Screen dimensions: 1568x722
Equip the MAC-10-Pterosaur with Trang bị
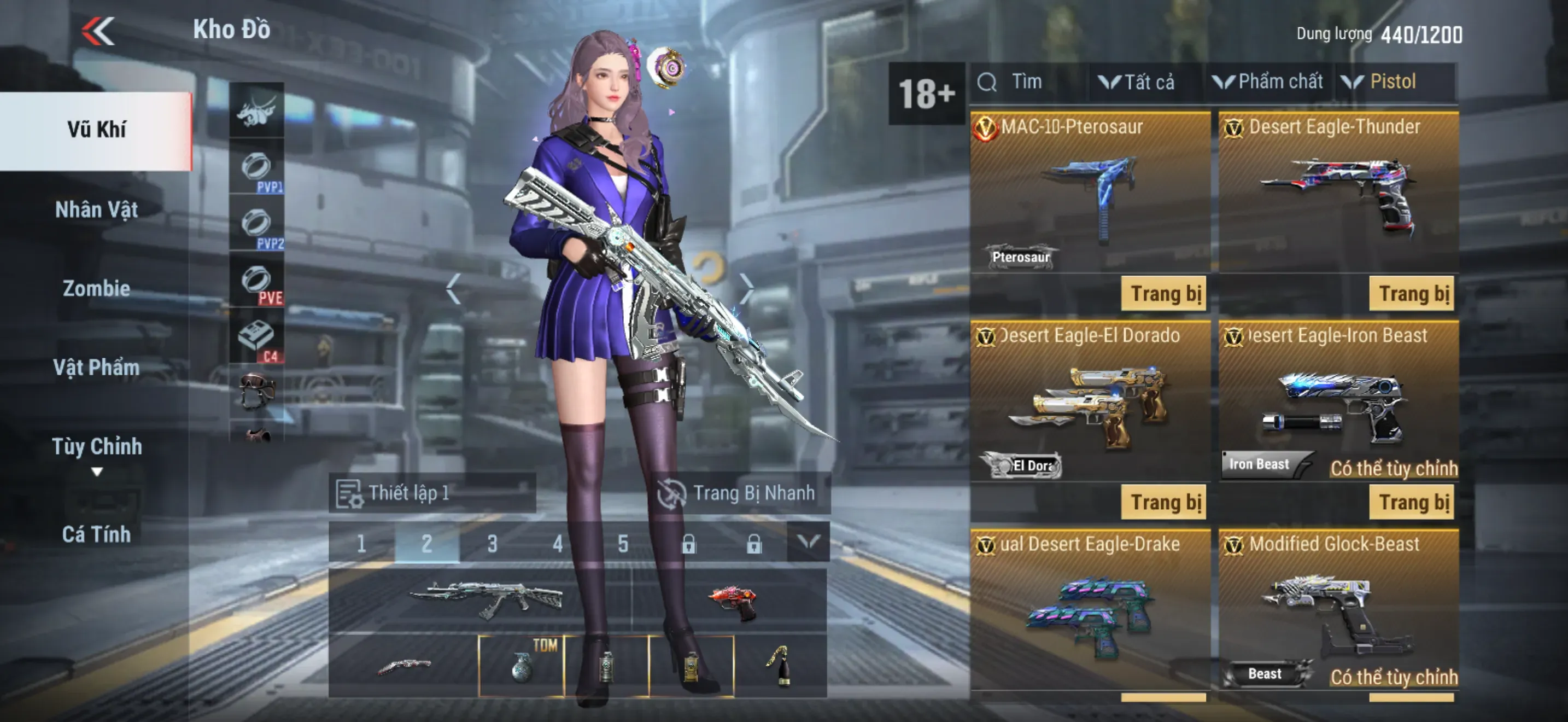coord(1164,294)
